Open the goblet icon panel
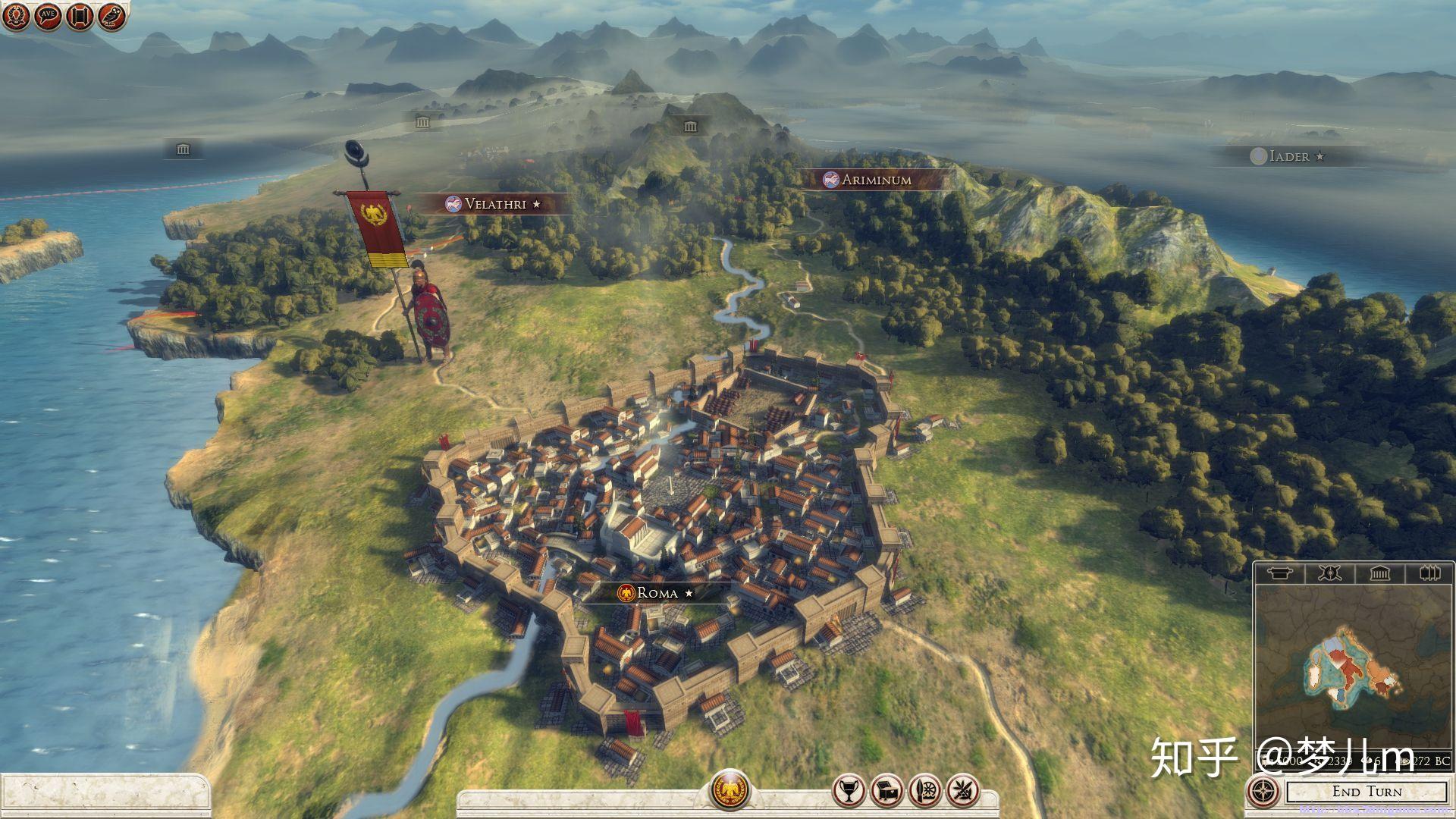The width and height of the screenshot is (1456, 819). (x=848, y=791)
